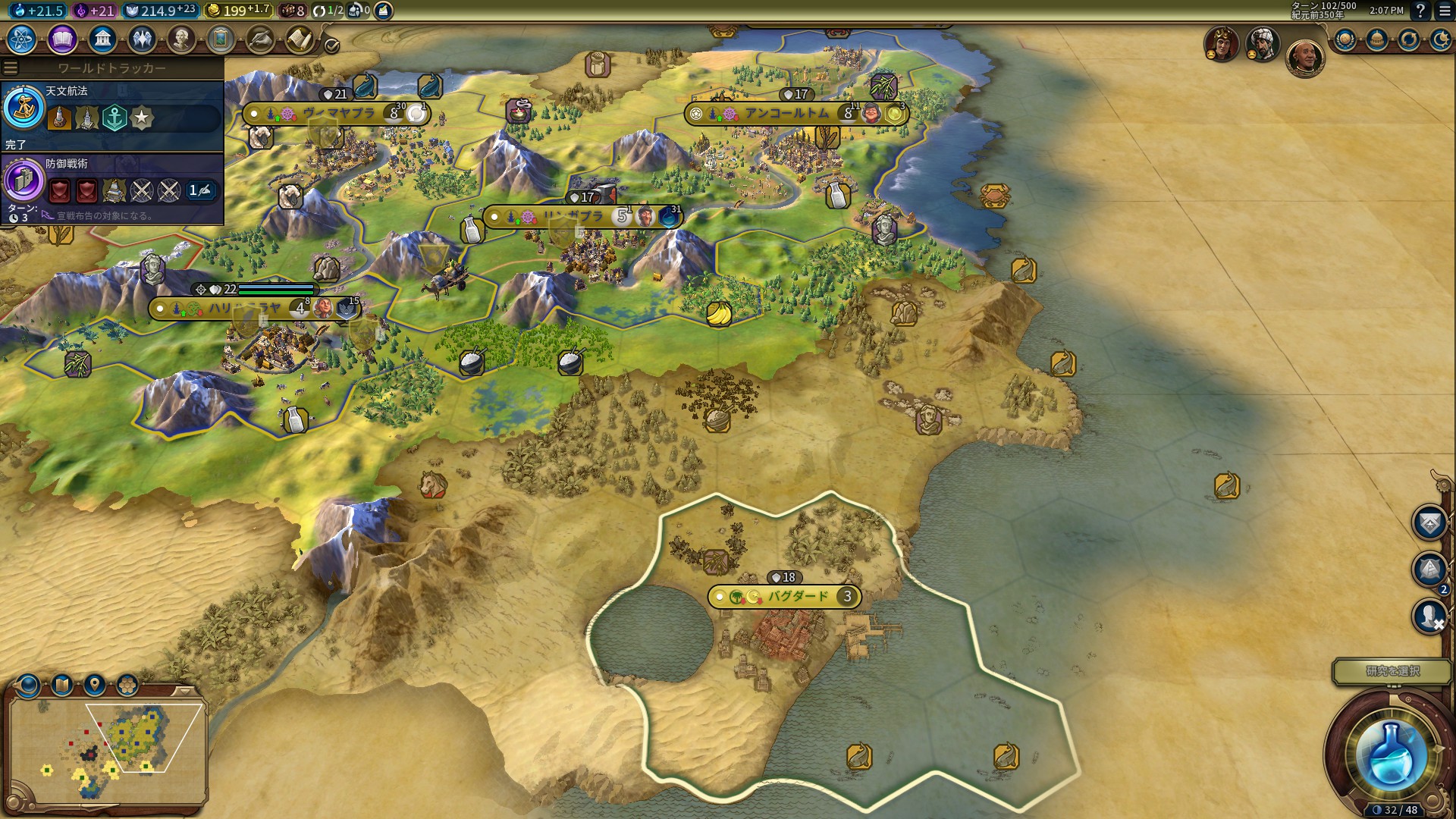1456x819 pixels.
Task: Open the map pin tool above minimap
Action: [94, 686]
